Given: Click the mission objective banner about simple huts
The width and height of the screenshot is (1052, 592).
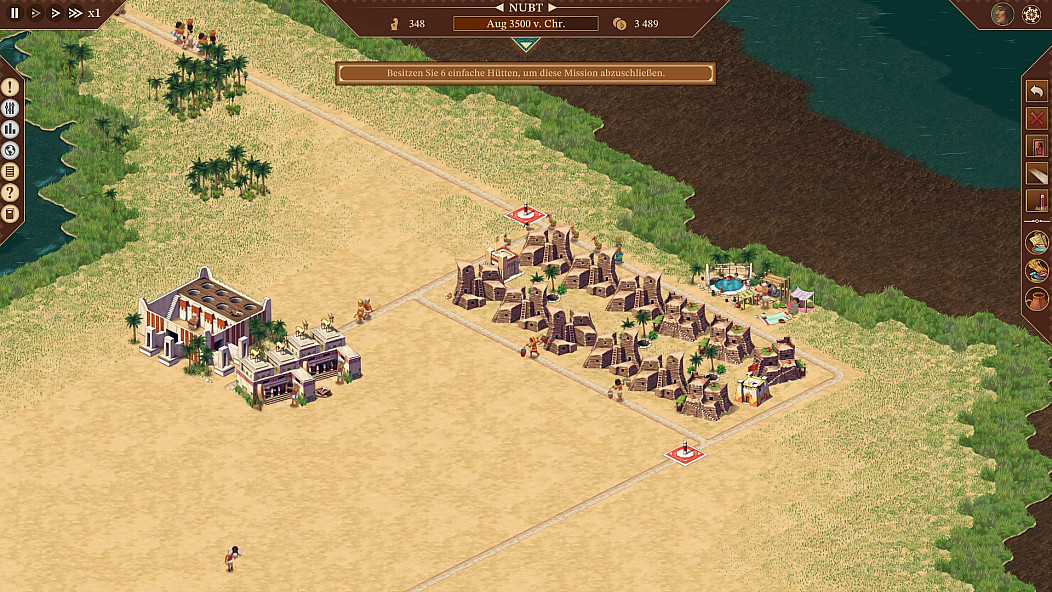Looking at the screenshot, I should (526, 73).
